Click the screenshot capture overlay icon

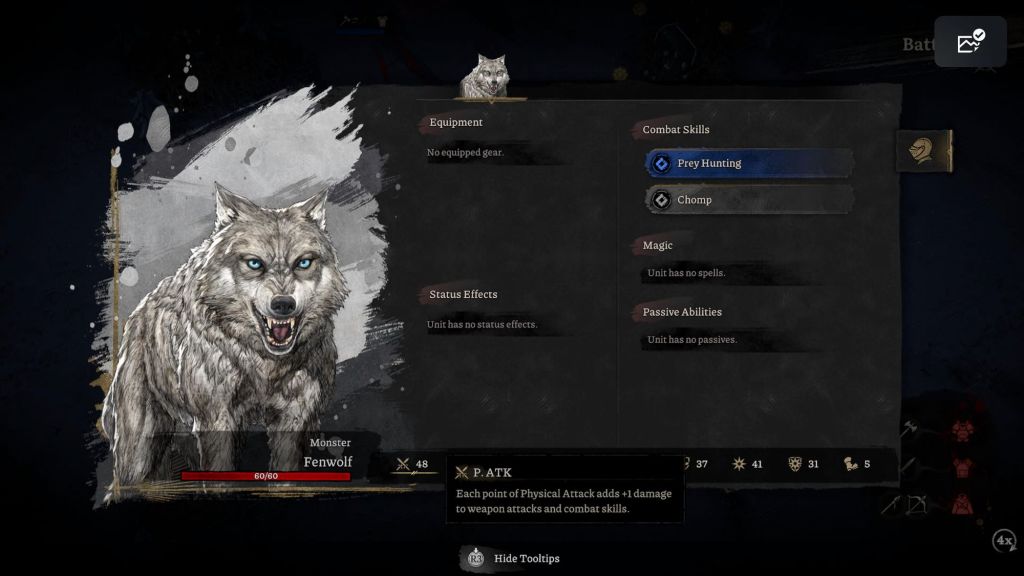click(970, 42)
